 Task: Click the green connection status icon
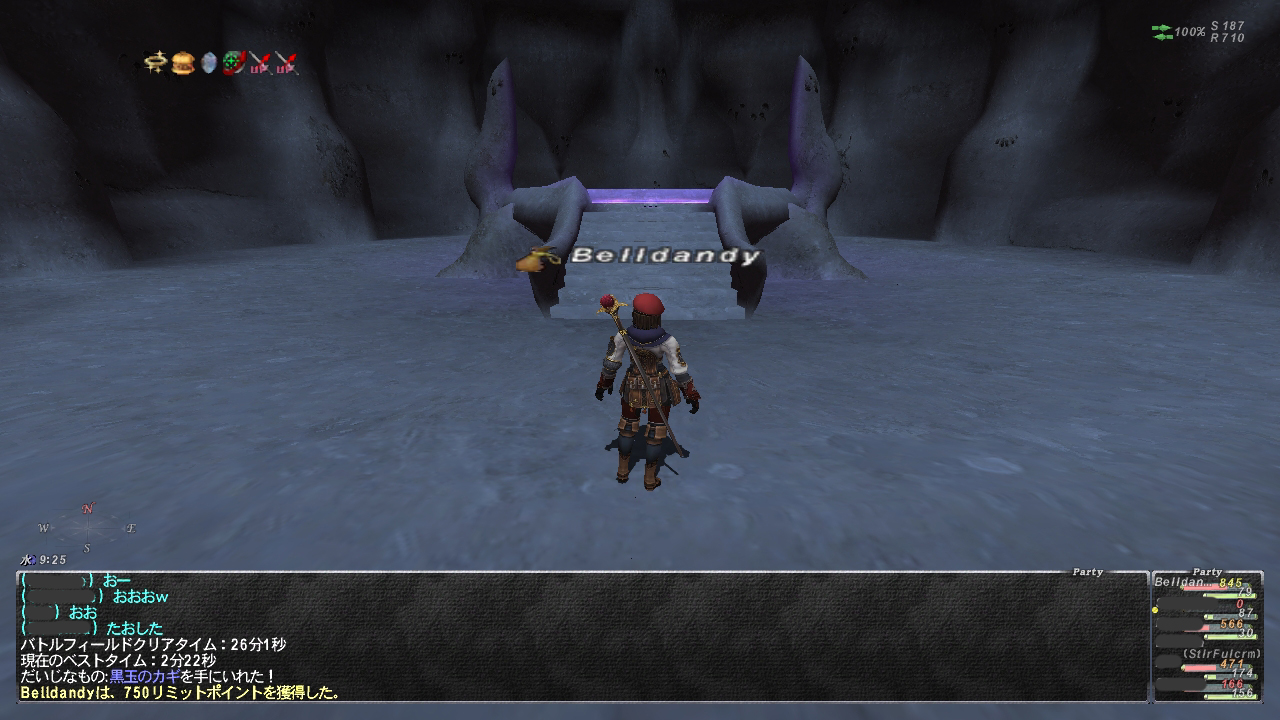pos(1162,33)
